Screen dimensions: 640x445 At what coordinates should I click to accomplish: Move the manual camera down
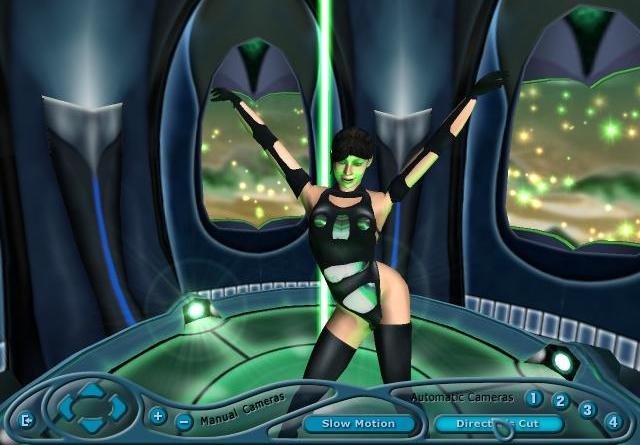point(91,427)
